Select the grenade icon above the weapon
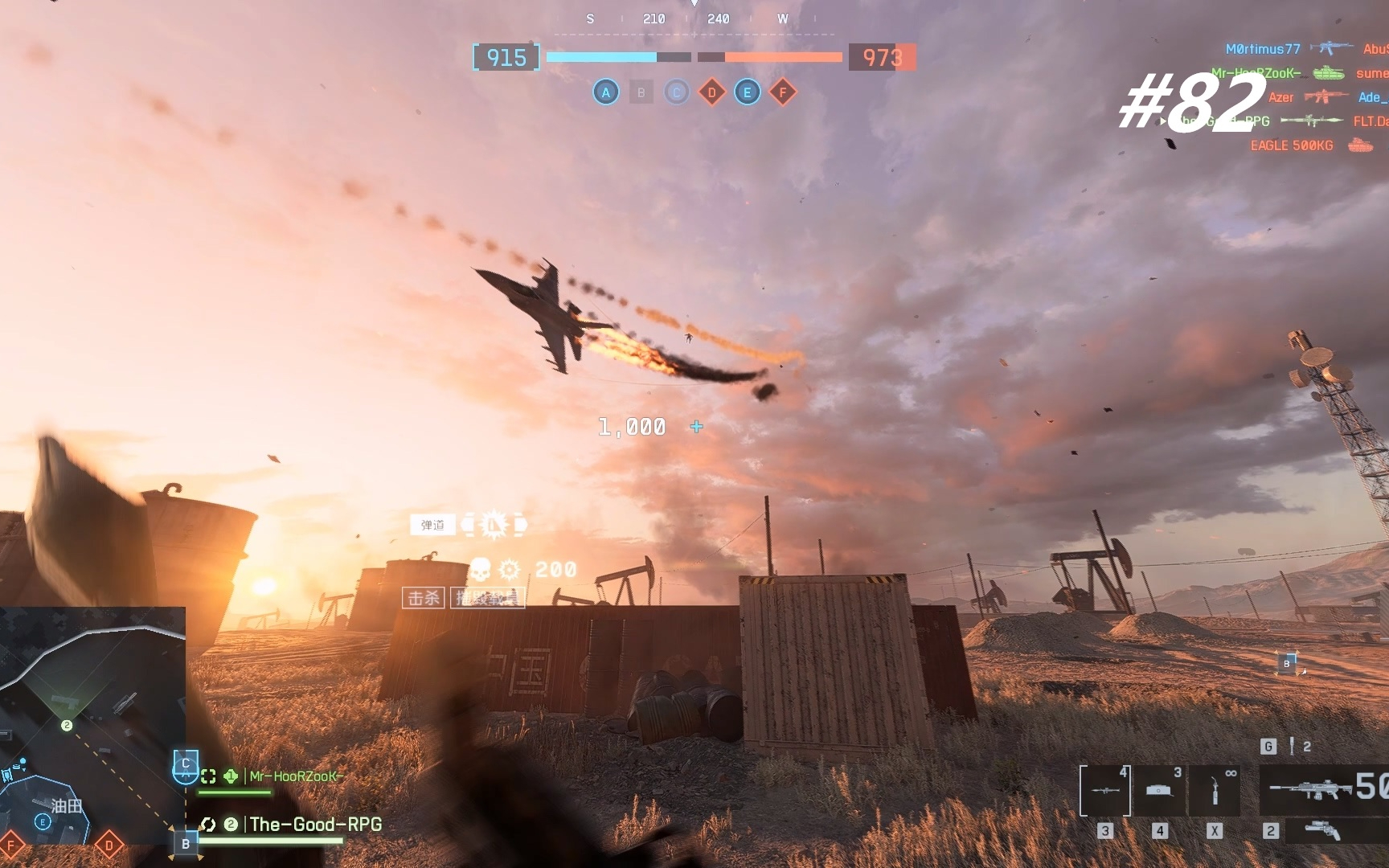Viewport: 1389px width, 868px height. click(x=1292, y=747)
